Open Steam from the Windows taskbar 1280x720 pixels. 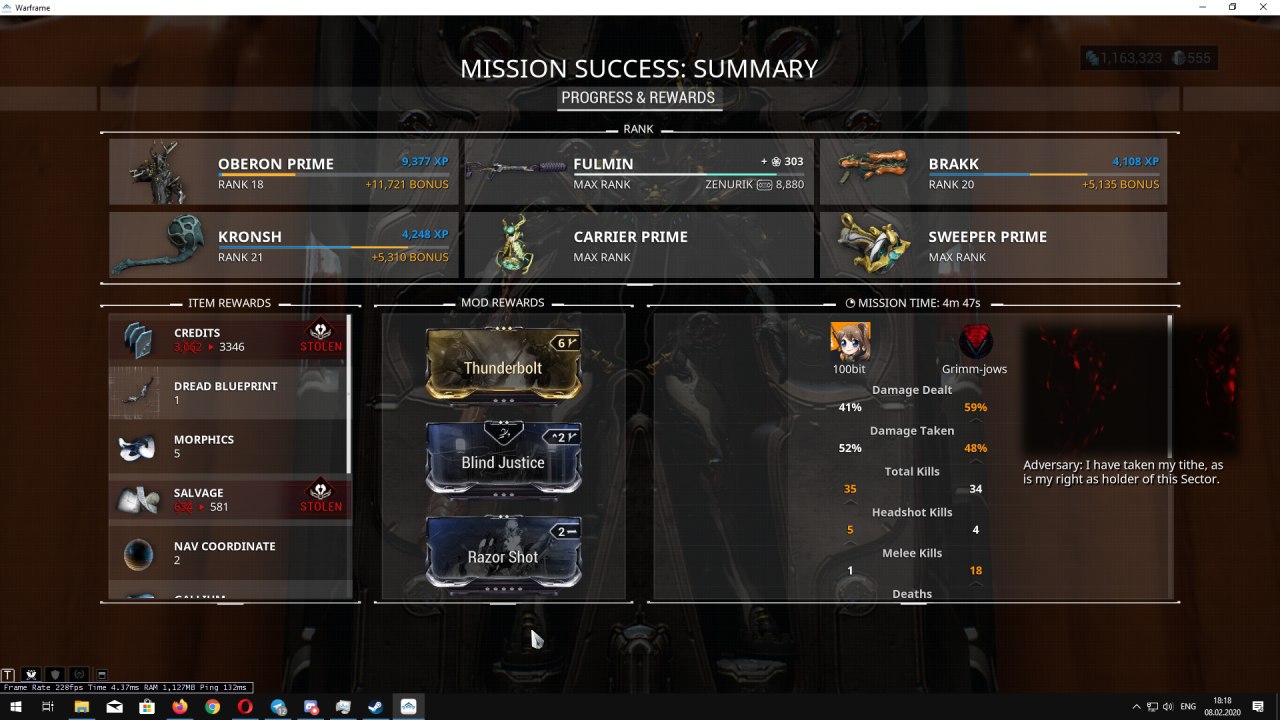pyautogui.click(x=375, y=707)
